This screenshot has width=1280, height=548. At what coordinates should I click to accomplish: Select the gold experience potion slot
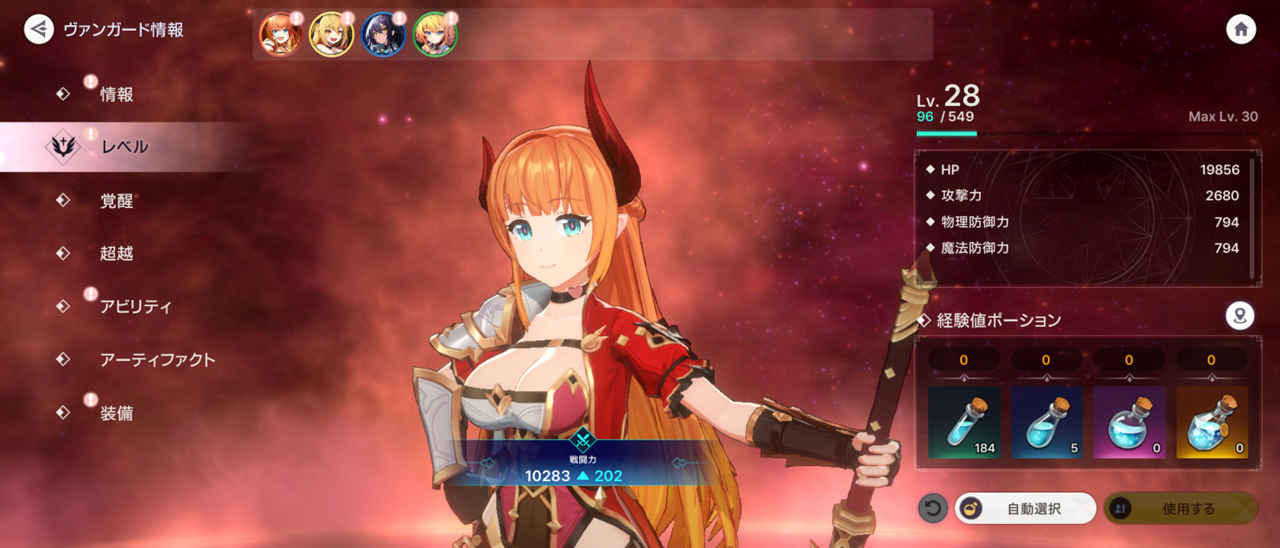(x=1212, y=422)
